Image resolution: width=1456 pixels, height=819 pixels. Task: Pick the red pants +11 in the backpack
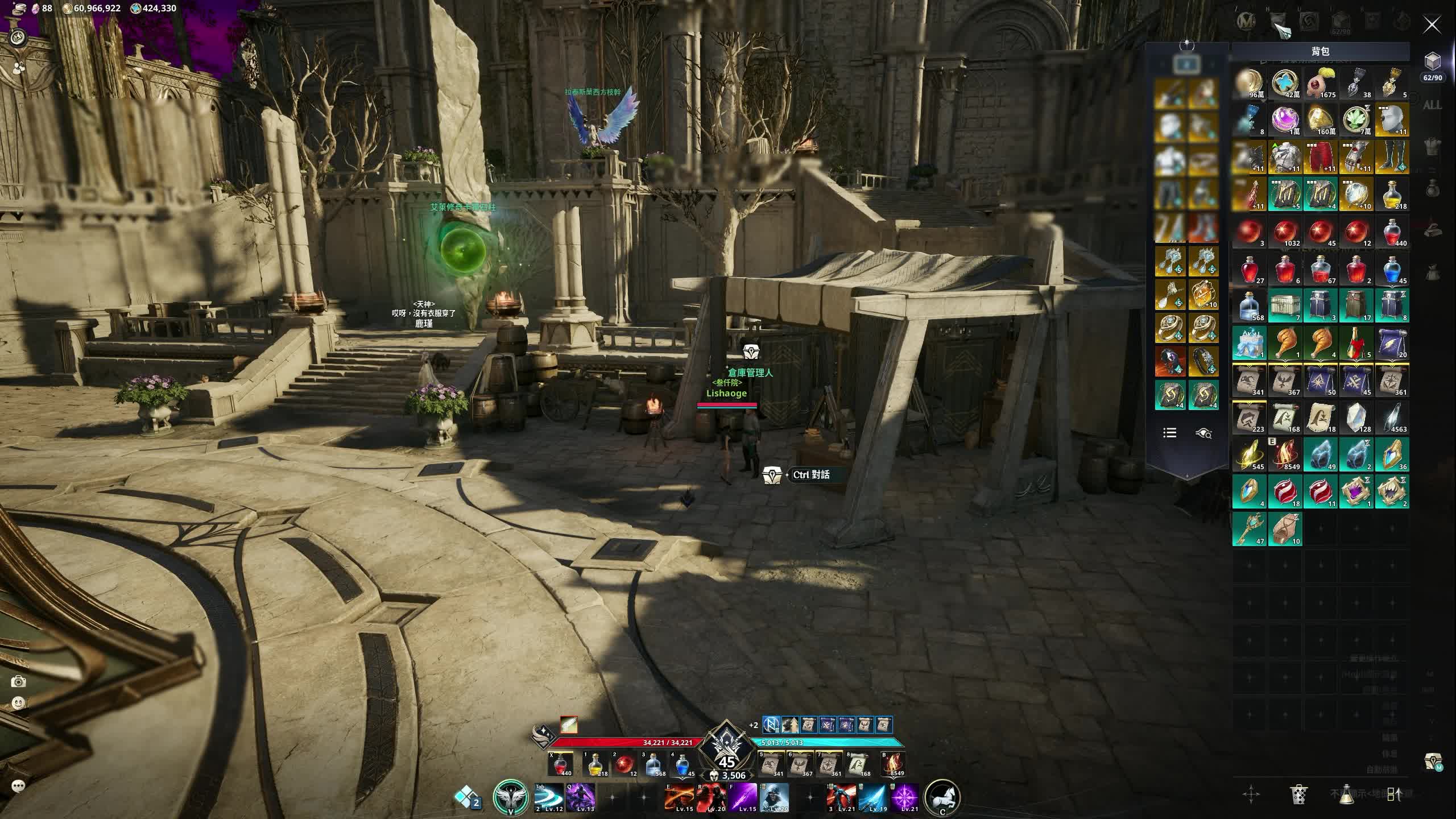pos(1321,158)
